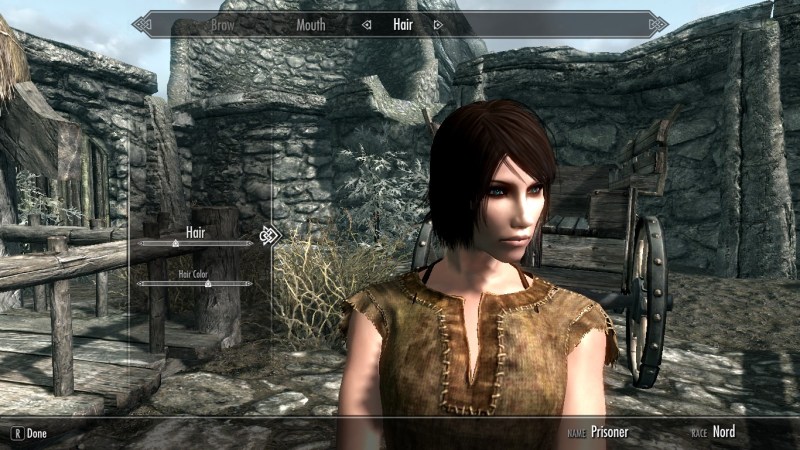The width and height of the screenshot is (800, 450).
Task: Switch to the Mouth category tab
Action: click(311, 24)
